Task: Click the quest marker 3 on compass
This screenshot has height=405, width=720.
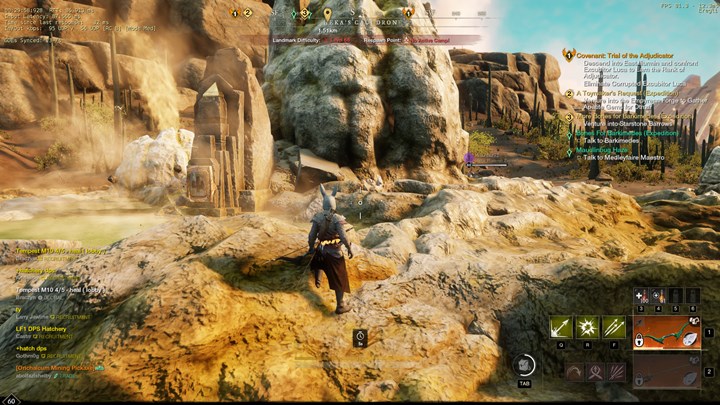Action: 305,14
